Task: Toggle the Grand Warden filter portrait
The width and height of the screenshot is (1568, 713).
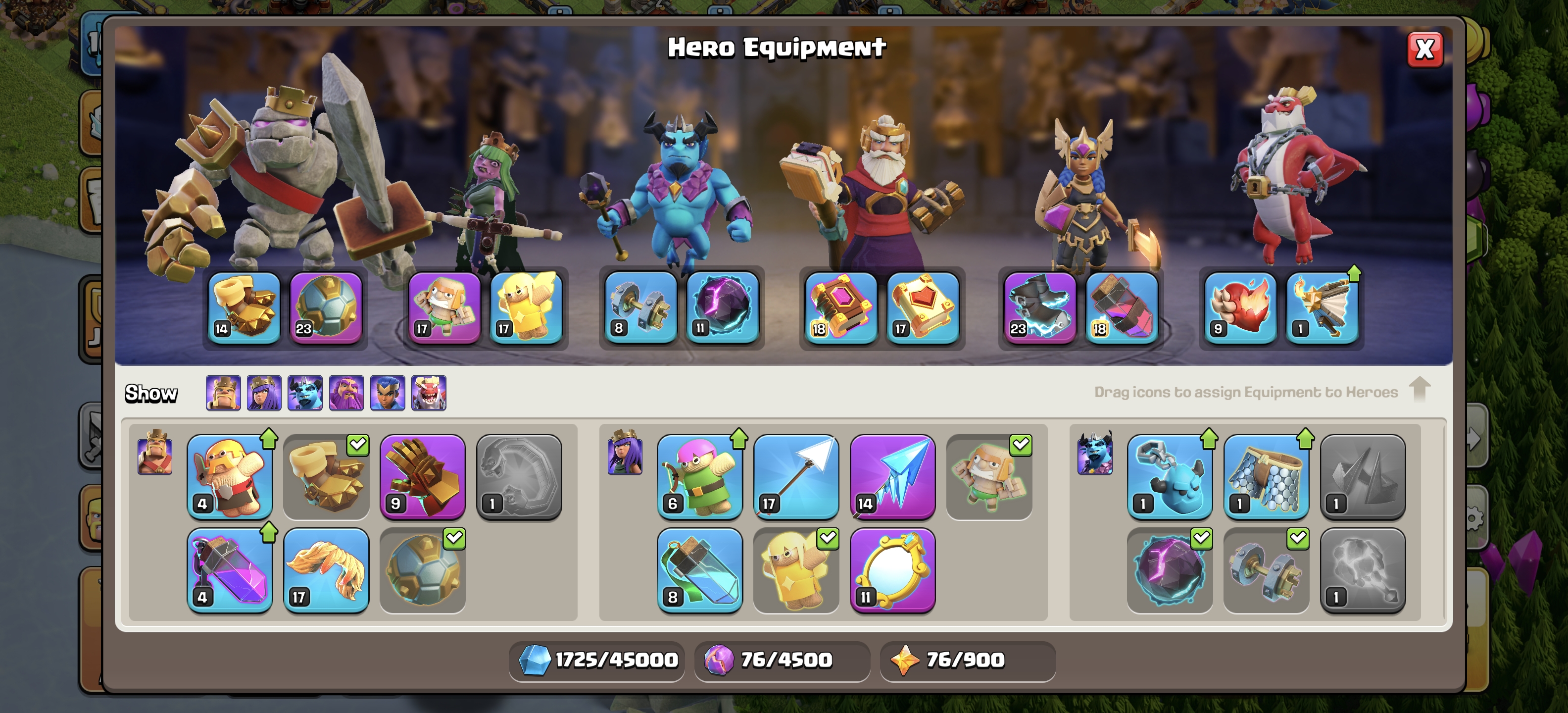Action: click(346, 393)
